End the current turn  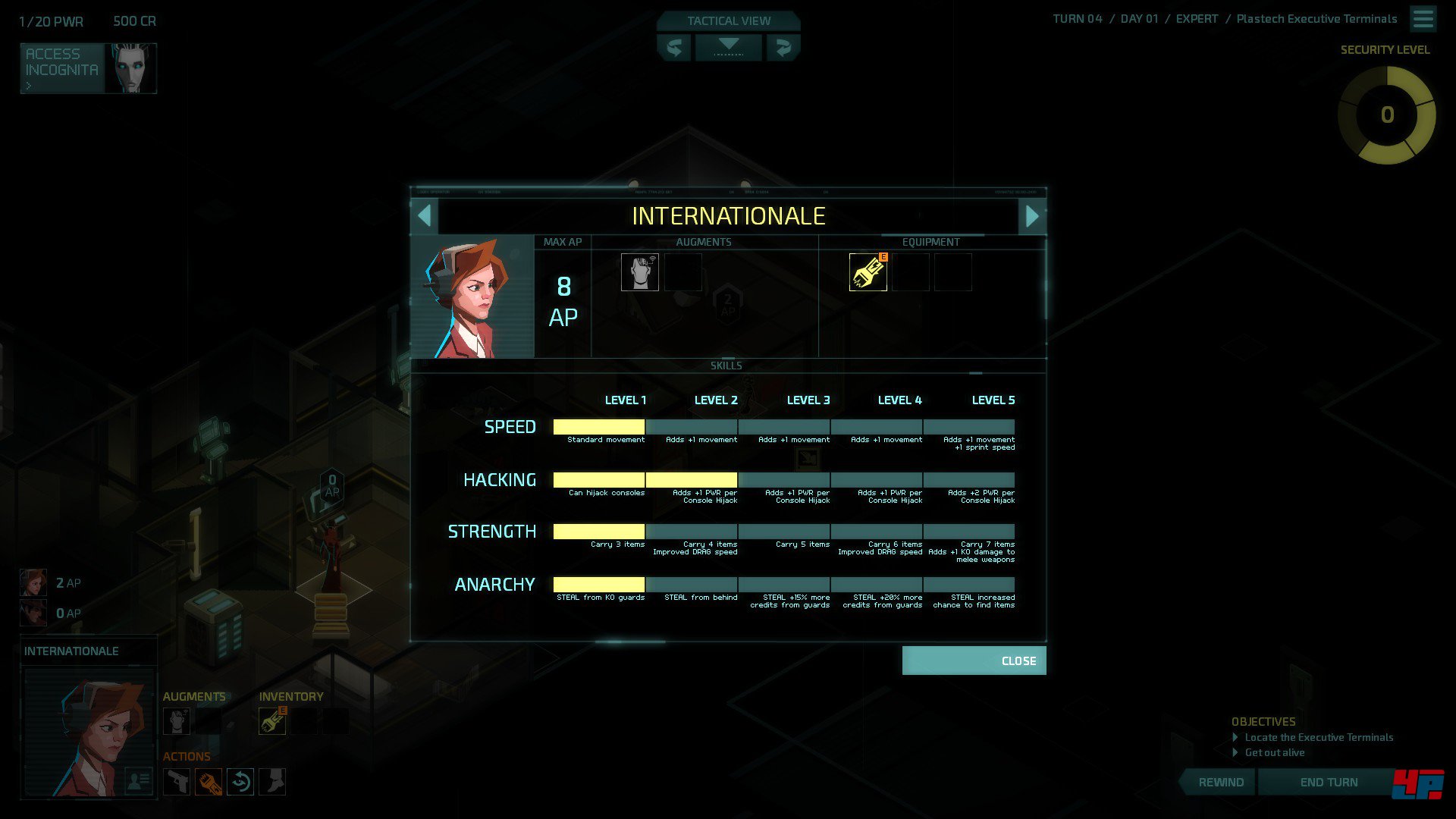click(1328, 782)
